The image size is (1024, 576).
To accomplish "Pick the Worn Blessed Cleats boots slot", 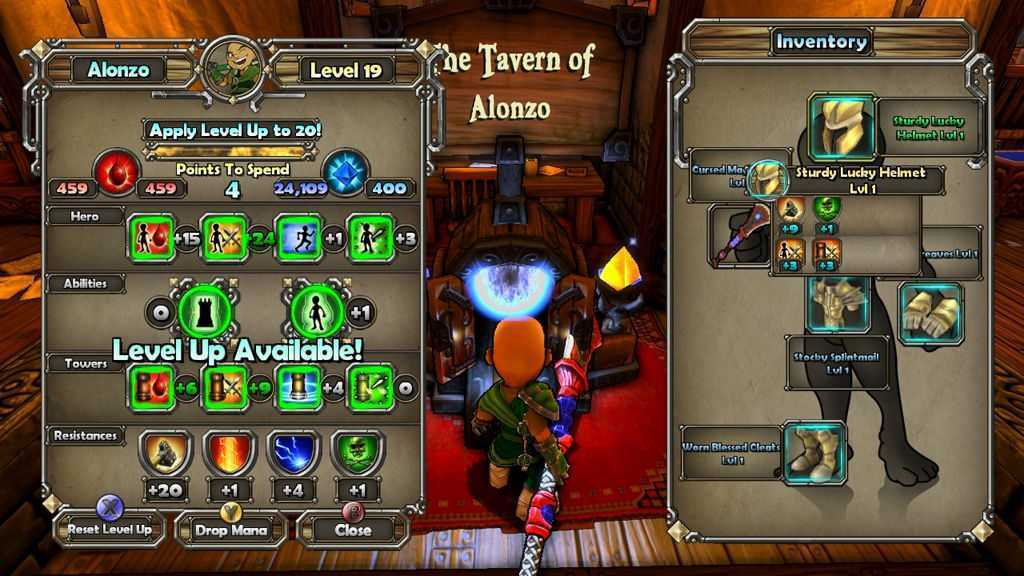I will [814, 452].
